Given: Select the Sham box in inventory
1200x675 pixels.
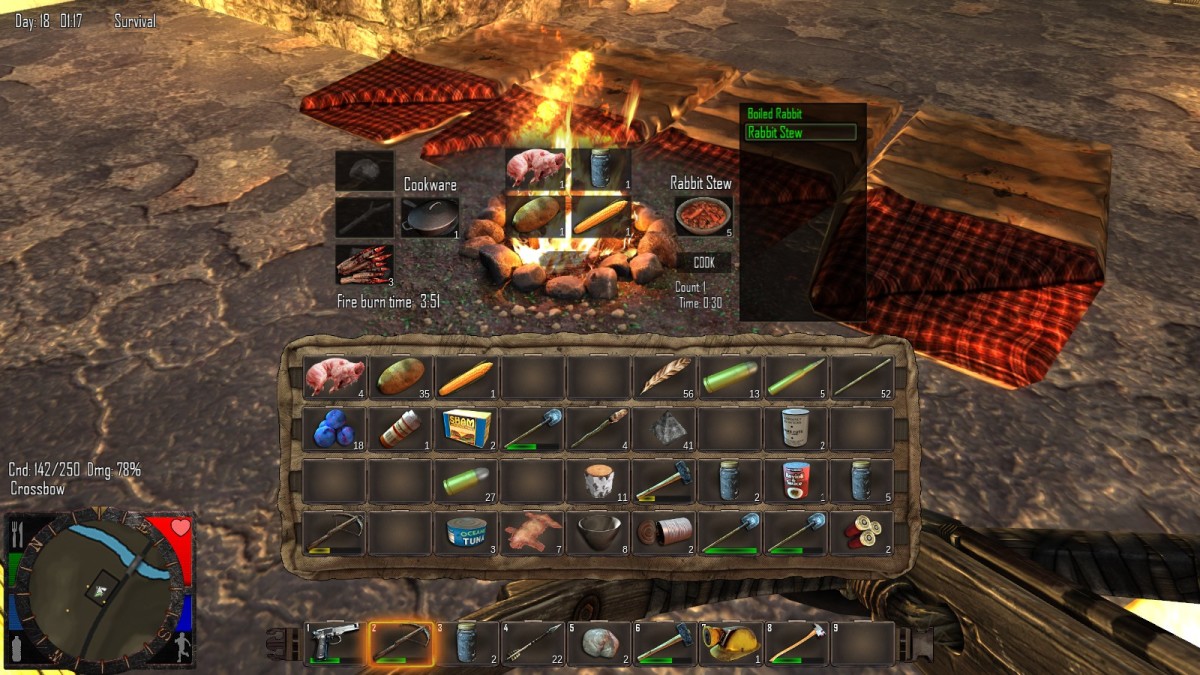Looking at the screenshot, I should 466,430.
